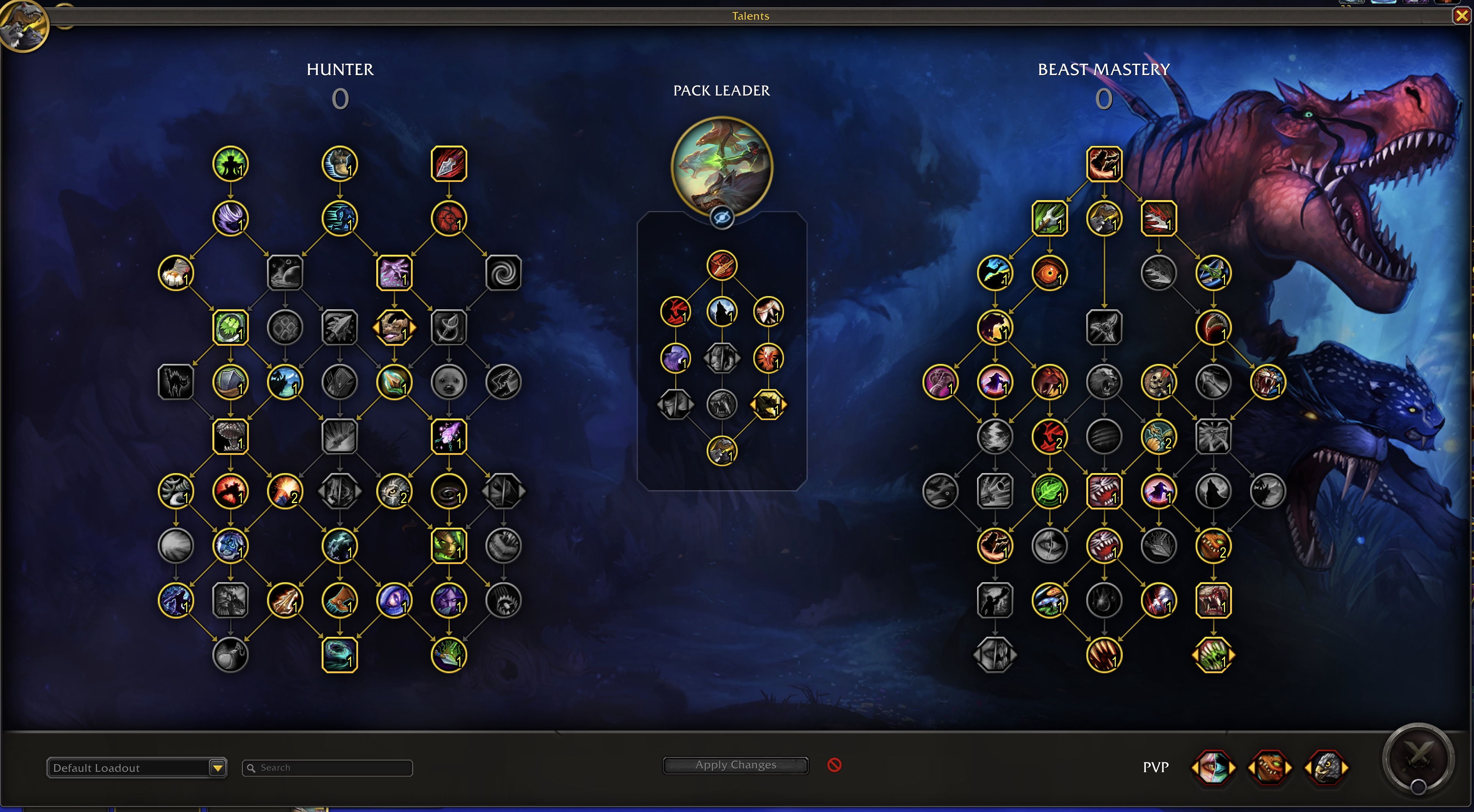The image size is (1474, 812).
Task: Apply Changes to the talent build
Action: coord(735,765)
